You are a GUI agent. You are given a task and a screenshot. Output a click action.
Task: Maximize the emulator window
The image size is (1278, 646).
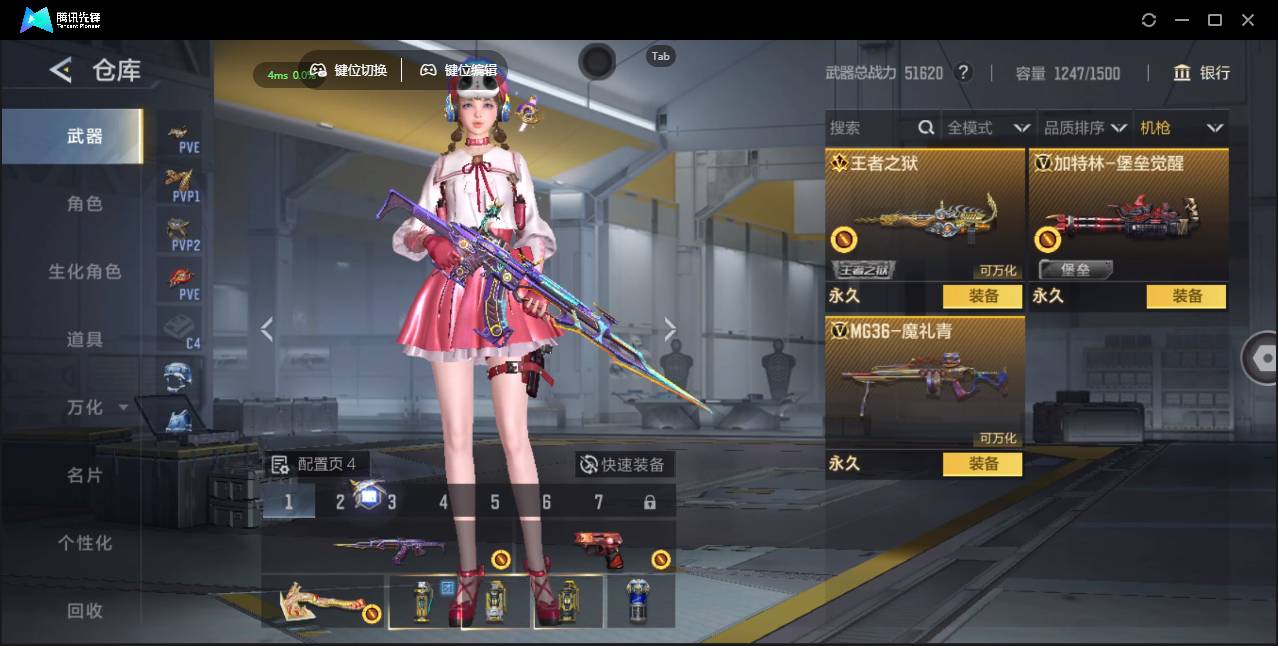click(1215, 20)
